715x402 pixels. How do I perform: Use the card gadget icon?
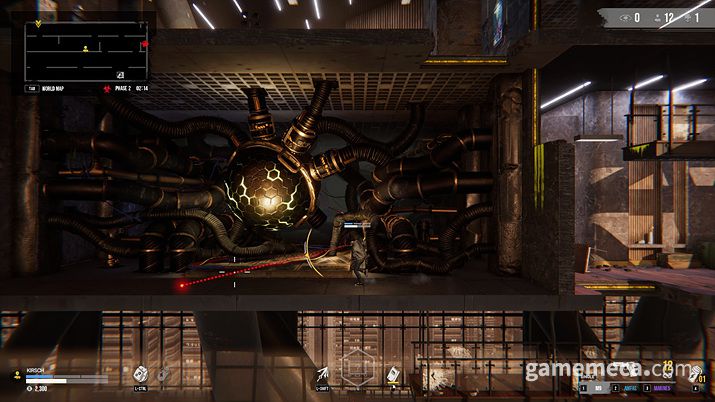tap(395, 374)
